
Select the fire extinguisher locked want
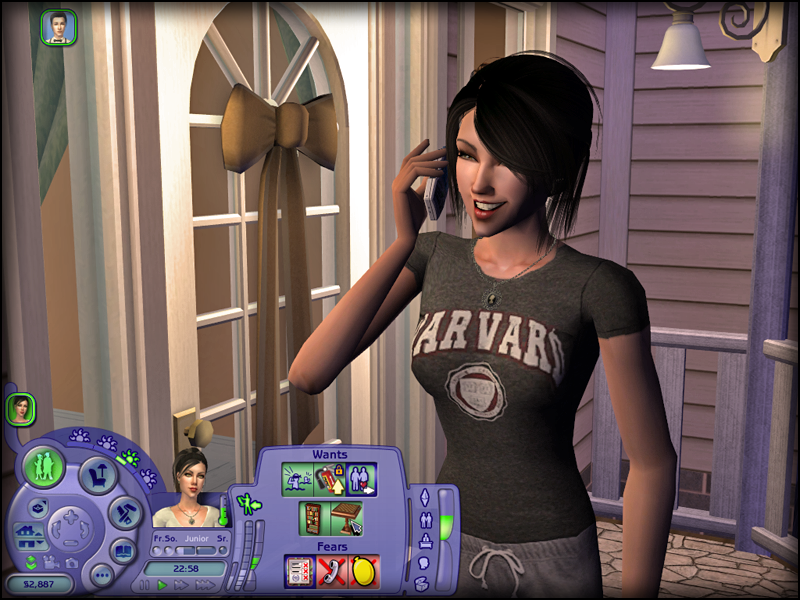point(328,480)
